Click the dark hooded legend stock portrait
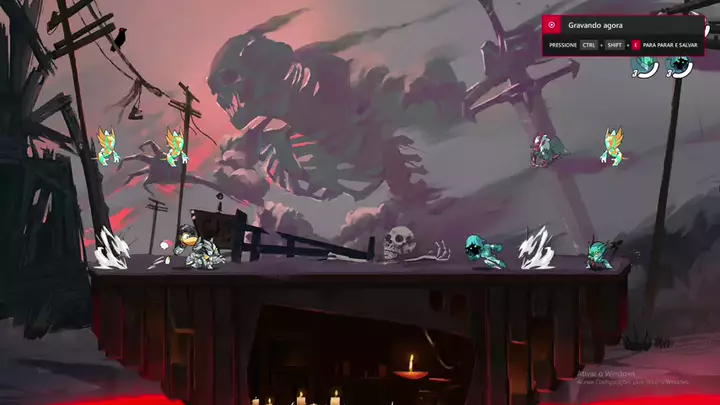720x405 pixels. [x=681, y=66]
